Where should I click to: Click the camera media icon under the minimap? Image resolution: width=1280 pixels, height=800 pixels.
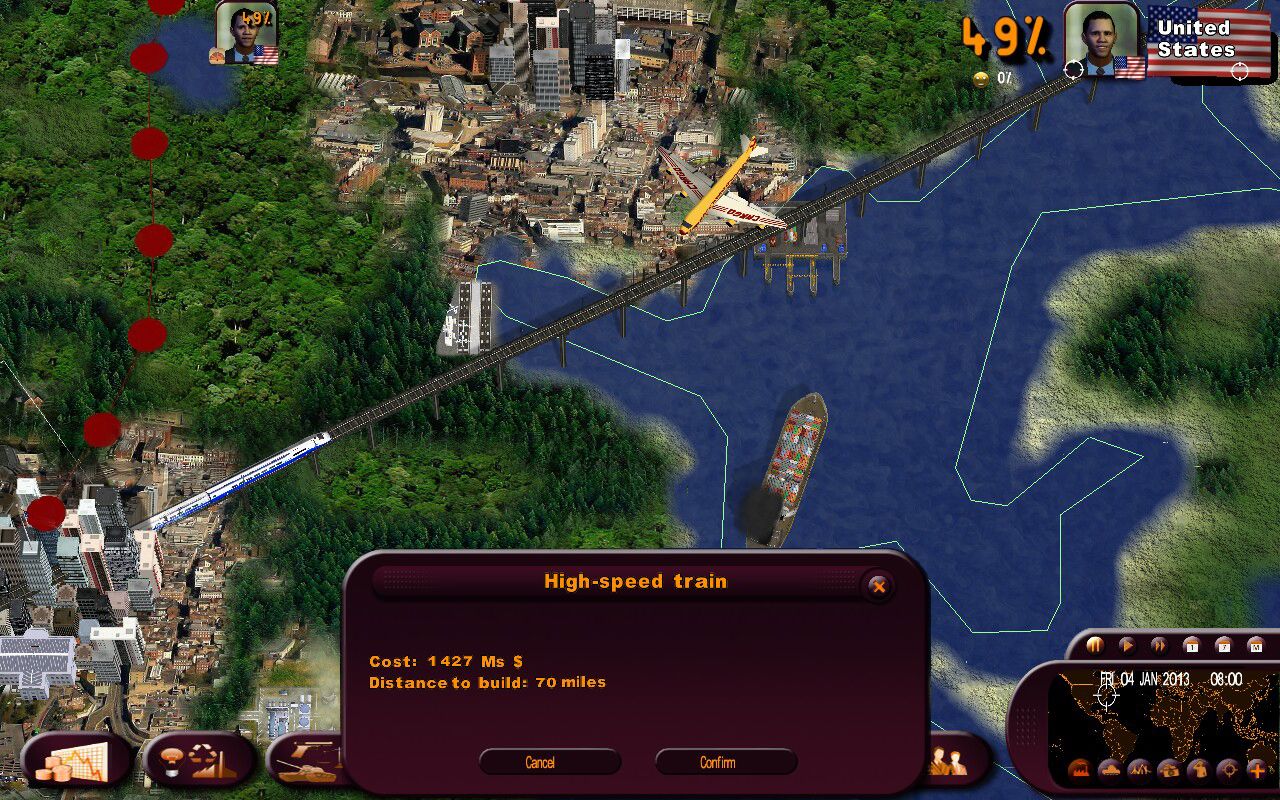(1170, 770)
